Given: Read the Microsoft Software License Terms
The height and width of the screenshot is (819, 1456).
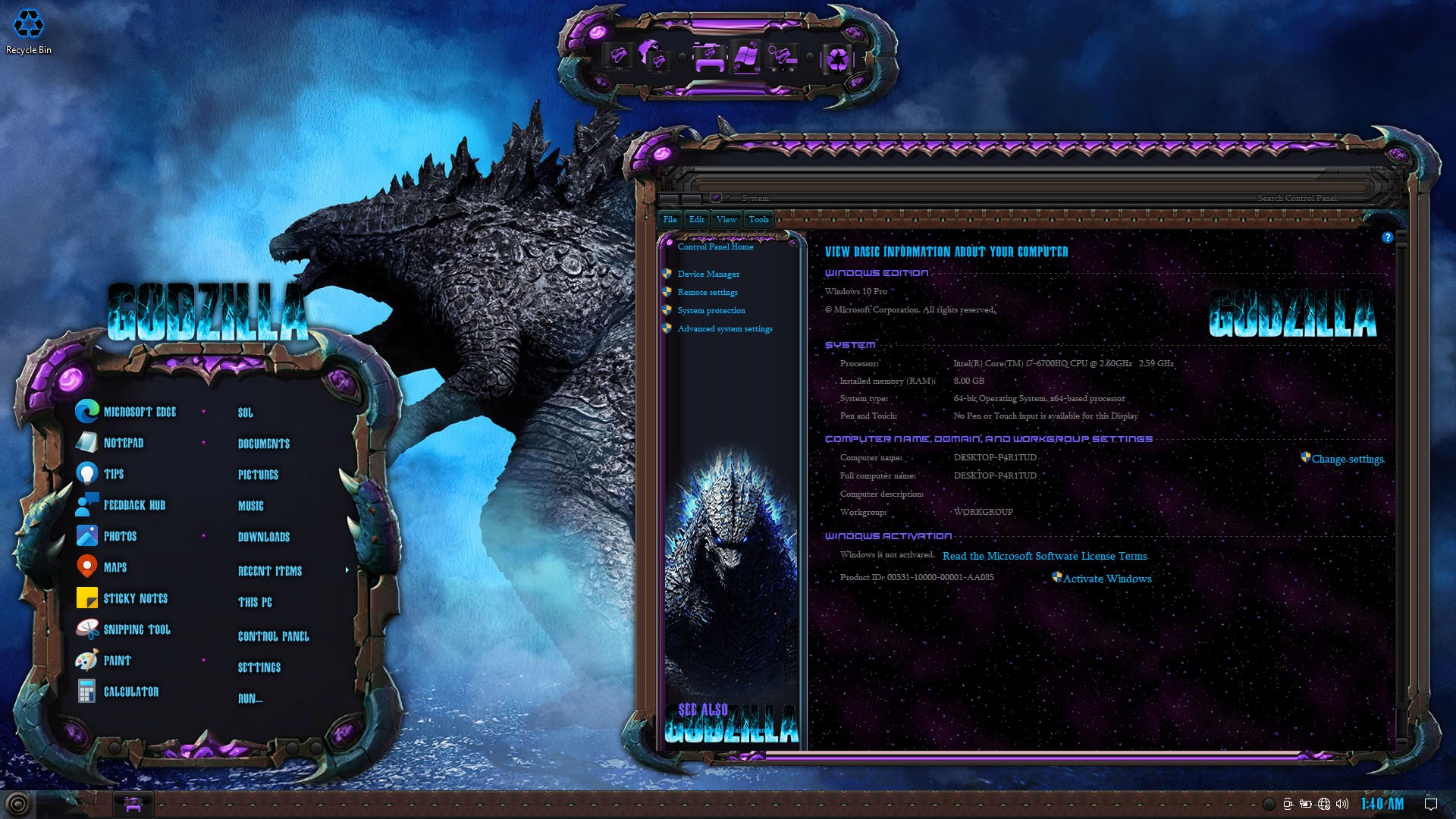Looking at the screenshot, I should 1044,556.
